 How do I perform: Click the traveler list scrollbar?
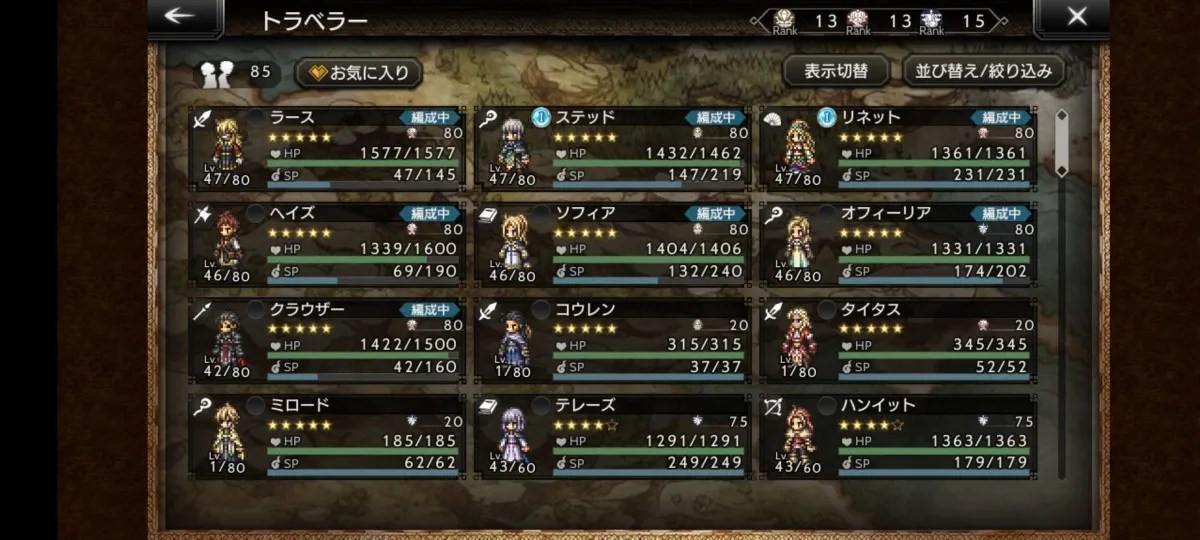pos(1062,290)
